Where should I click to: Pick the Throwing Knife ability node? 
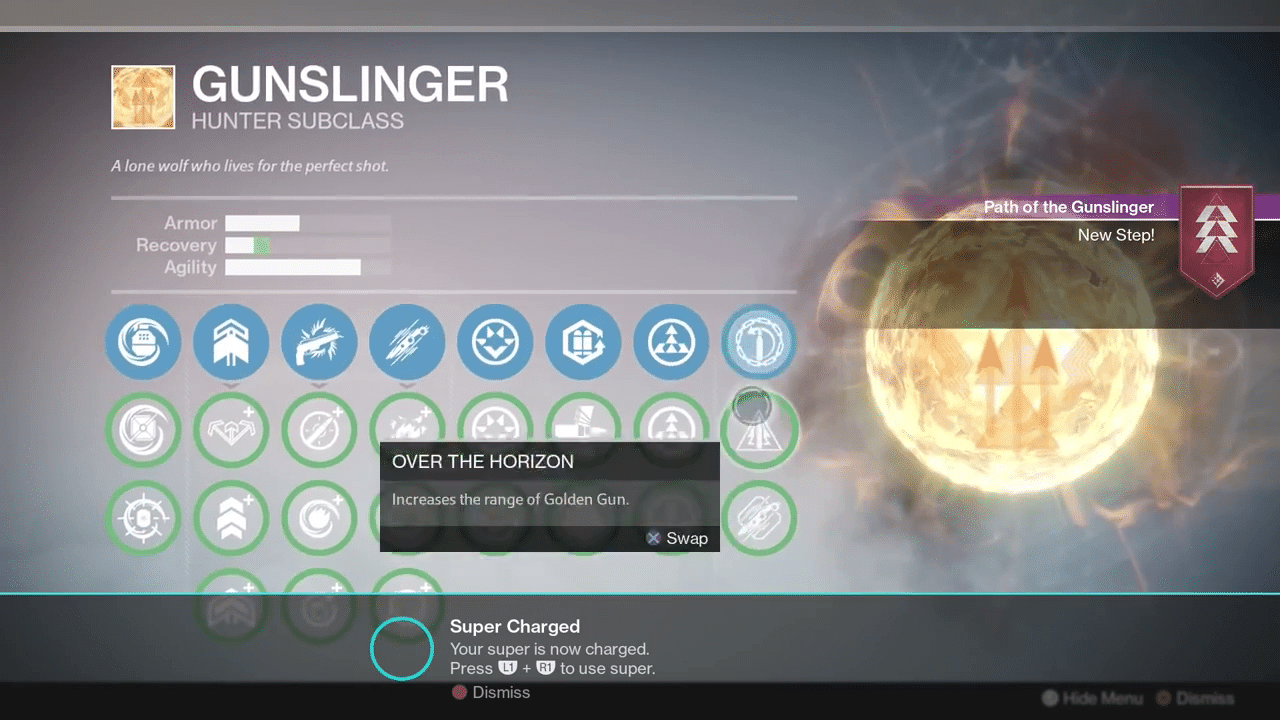point(407,343)
